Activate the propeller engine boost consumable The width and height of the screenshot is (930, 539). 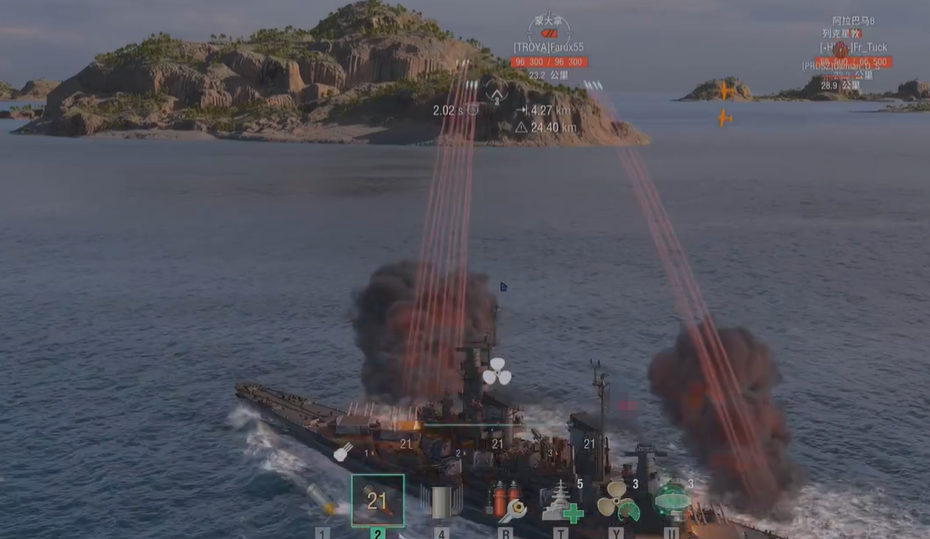tap(617, 501)
